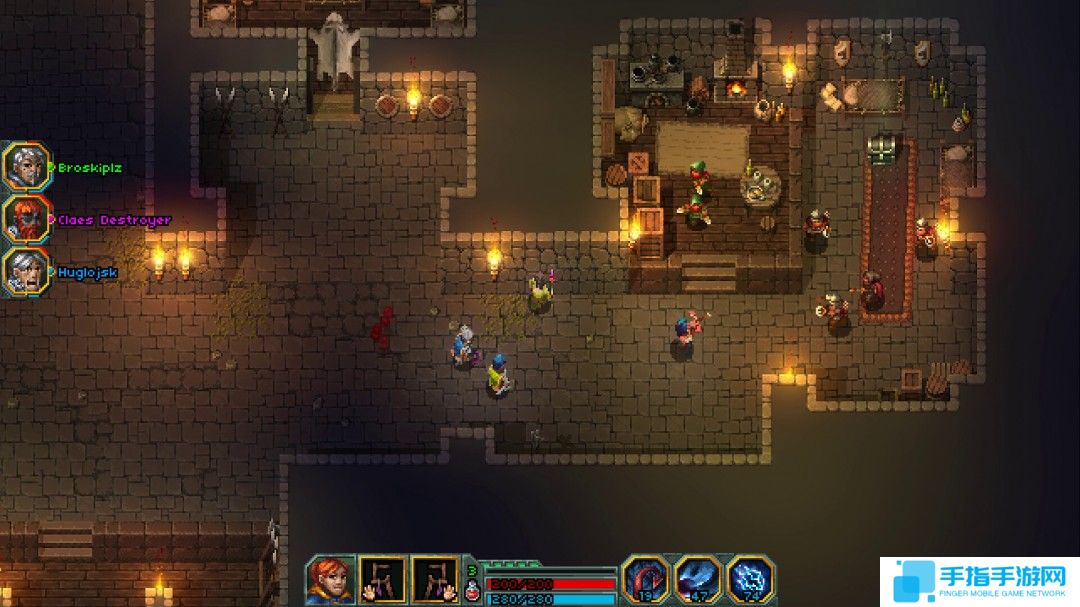Cast the lightning ability costing 74
This screenshot has width=1080, height=607.
coord(750,580)
